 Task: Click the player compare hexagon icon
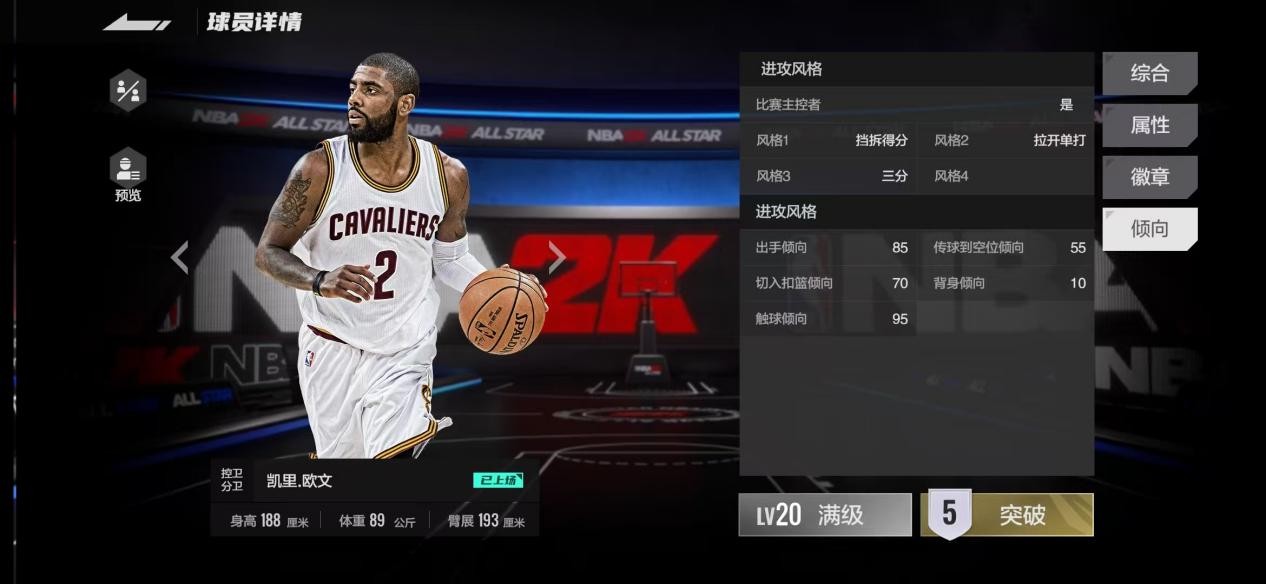coord(128,91)
